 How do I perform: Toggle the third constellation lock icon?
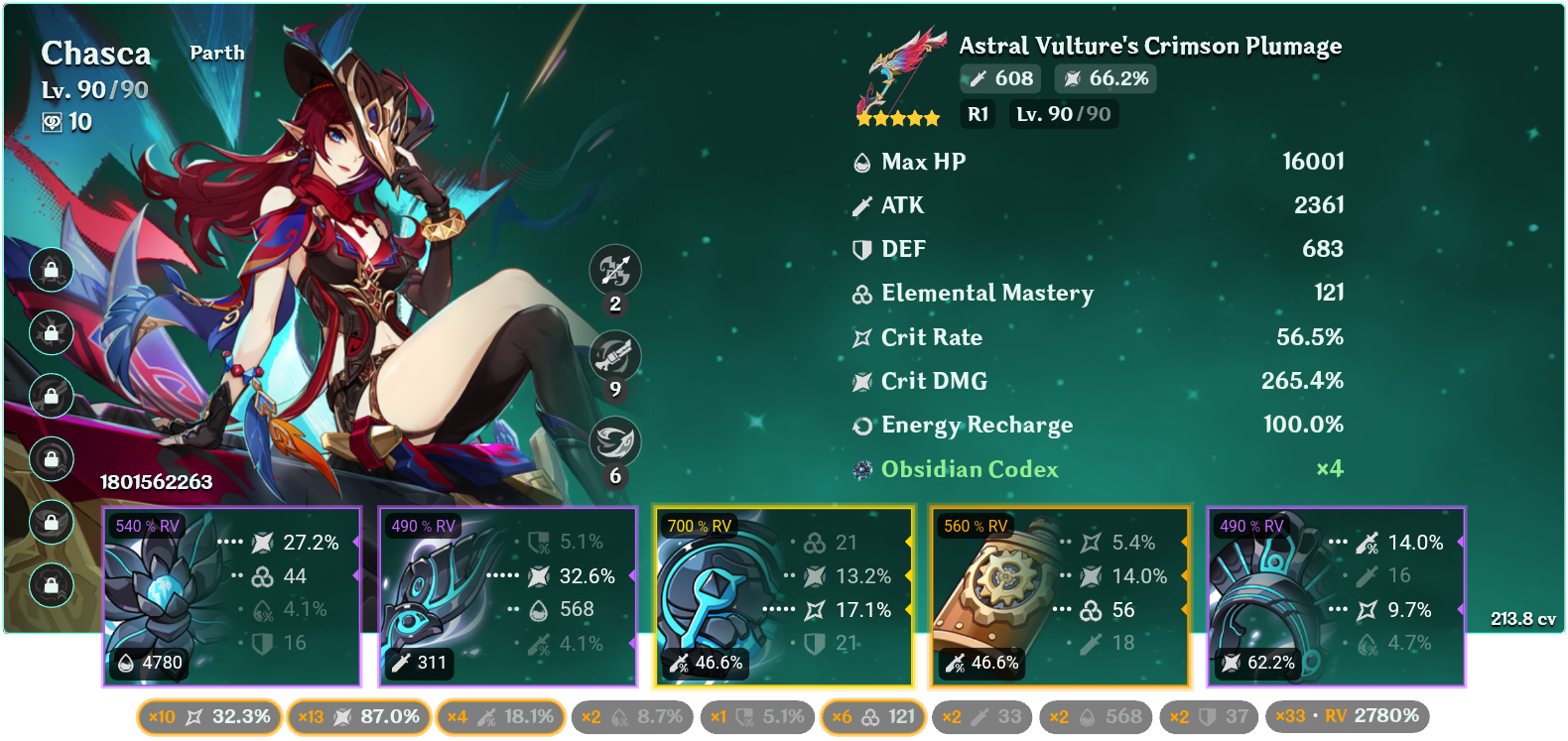pos(51,396)
